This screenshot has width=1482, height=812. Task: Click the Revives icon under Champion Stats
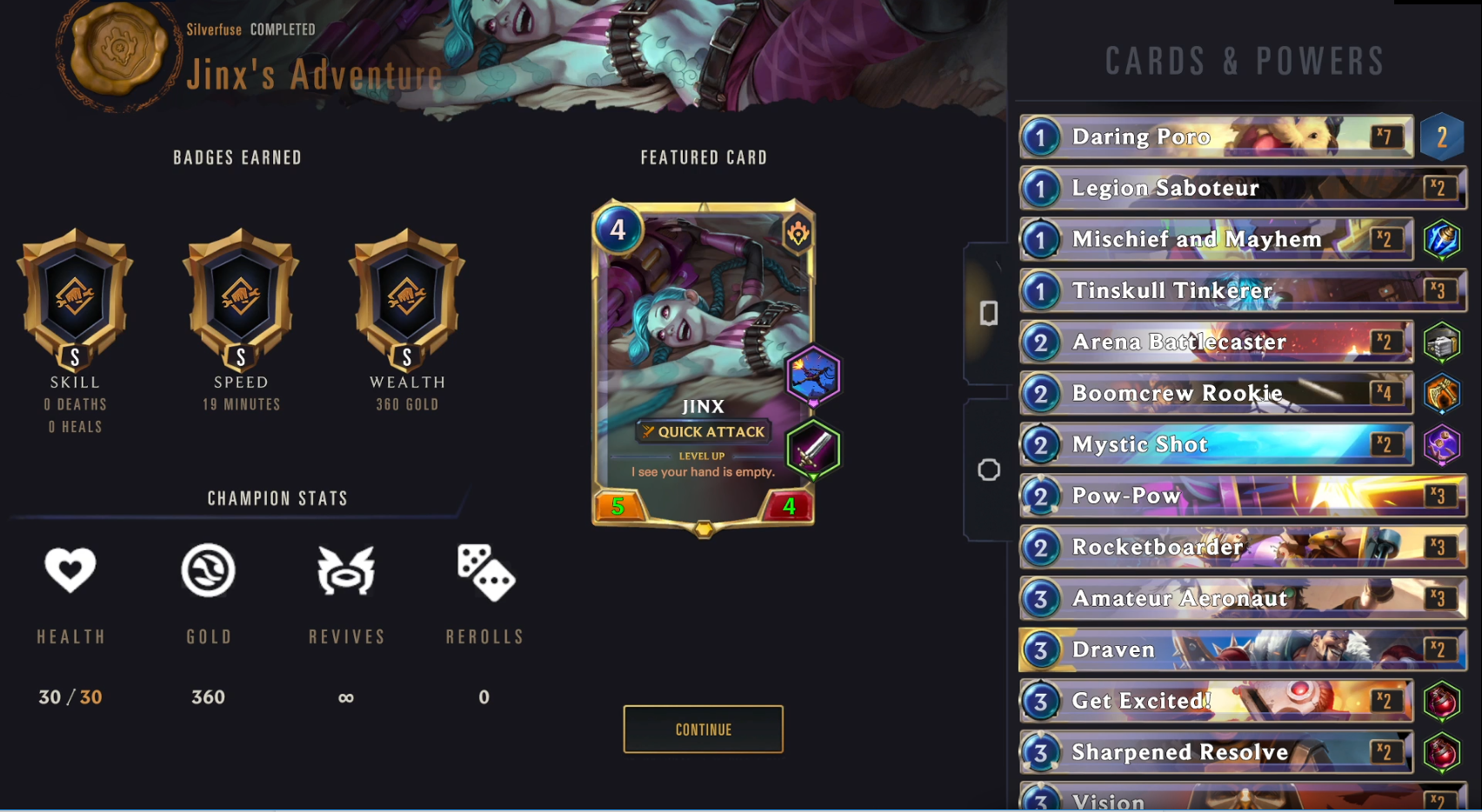(346, 571)
